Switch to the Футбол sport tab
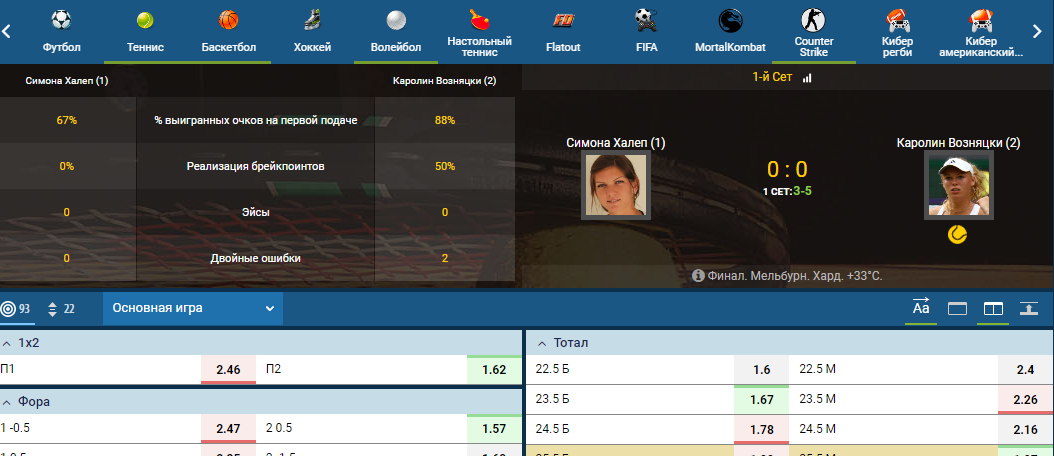Viewport: 1054px width, 456px height. coord(61,31)
